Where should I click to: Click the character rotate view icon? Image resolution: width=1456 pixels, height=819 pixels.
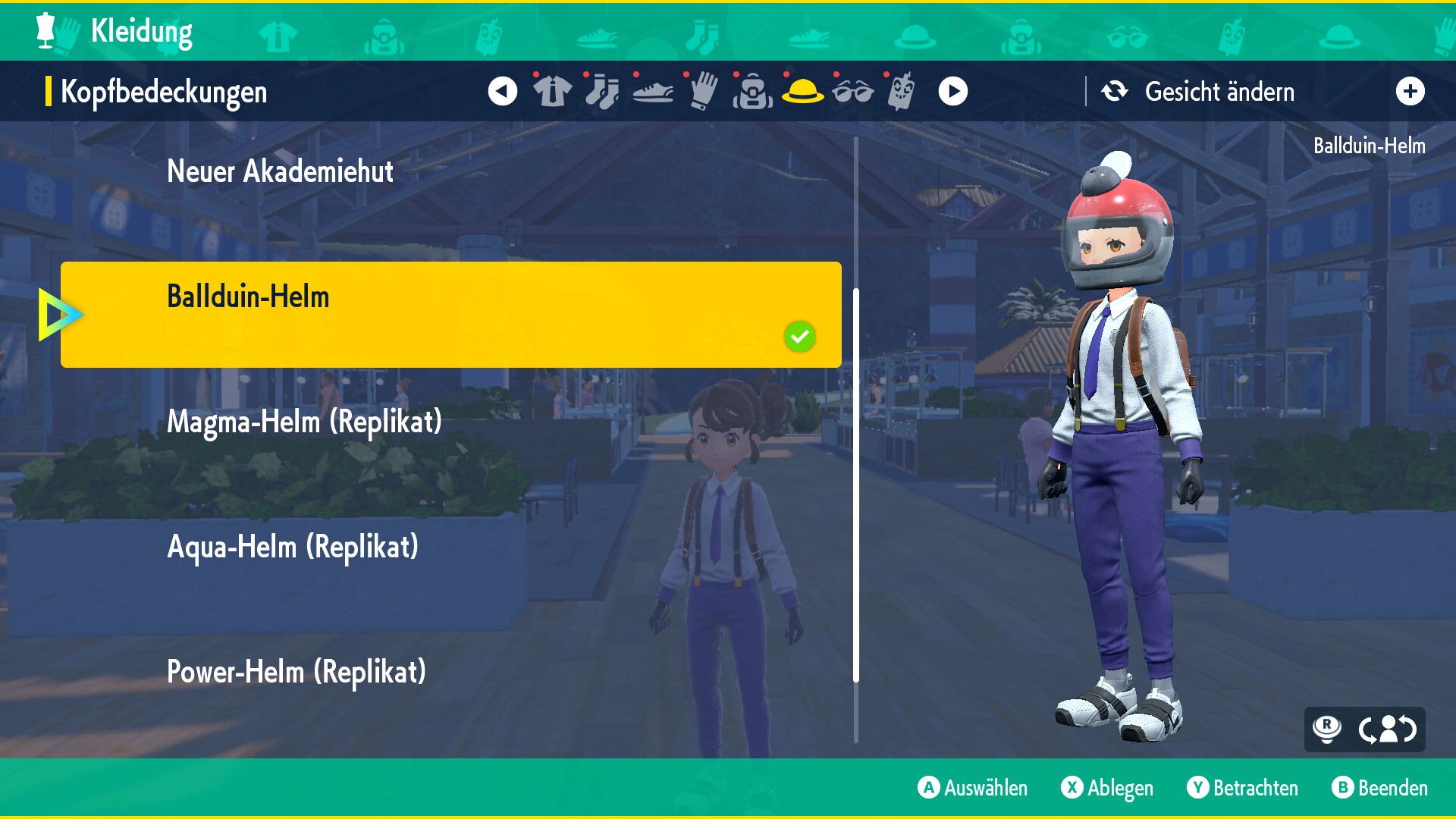[x=1387, y=730]
